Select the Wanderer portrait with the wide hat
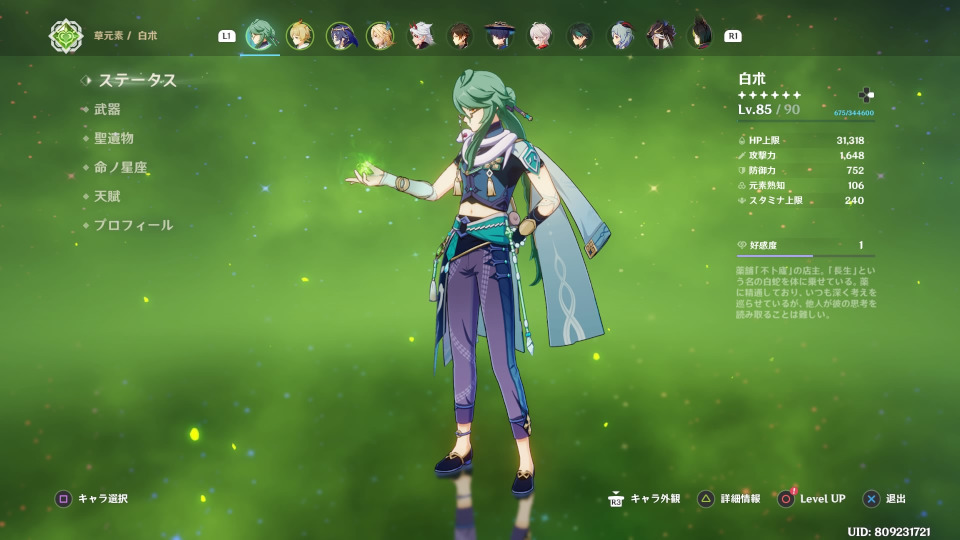The height and width of the screenshot is (540, 960). pos(499,36)
